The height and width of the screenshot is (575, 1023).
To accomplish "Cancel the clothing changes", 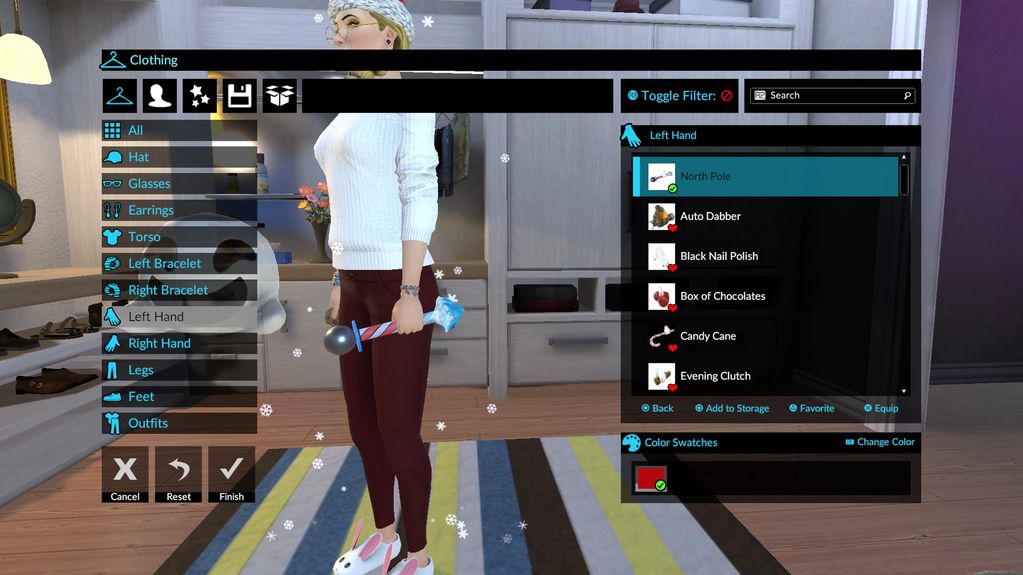I will pyautogui.click(x=125, y=474).
